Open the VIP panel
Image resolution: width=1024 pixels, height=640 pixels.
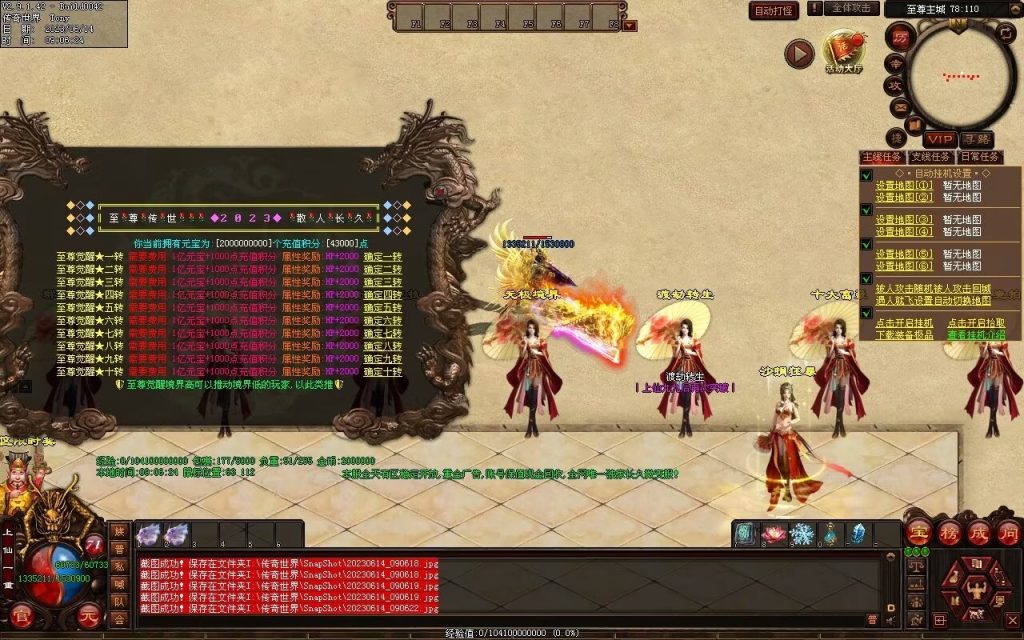pyautogui.click(x=939, y=138)
